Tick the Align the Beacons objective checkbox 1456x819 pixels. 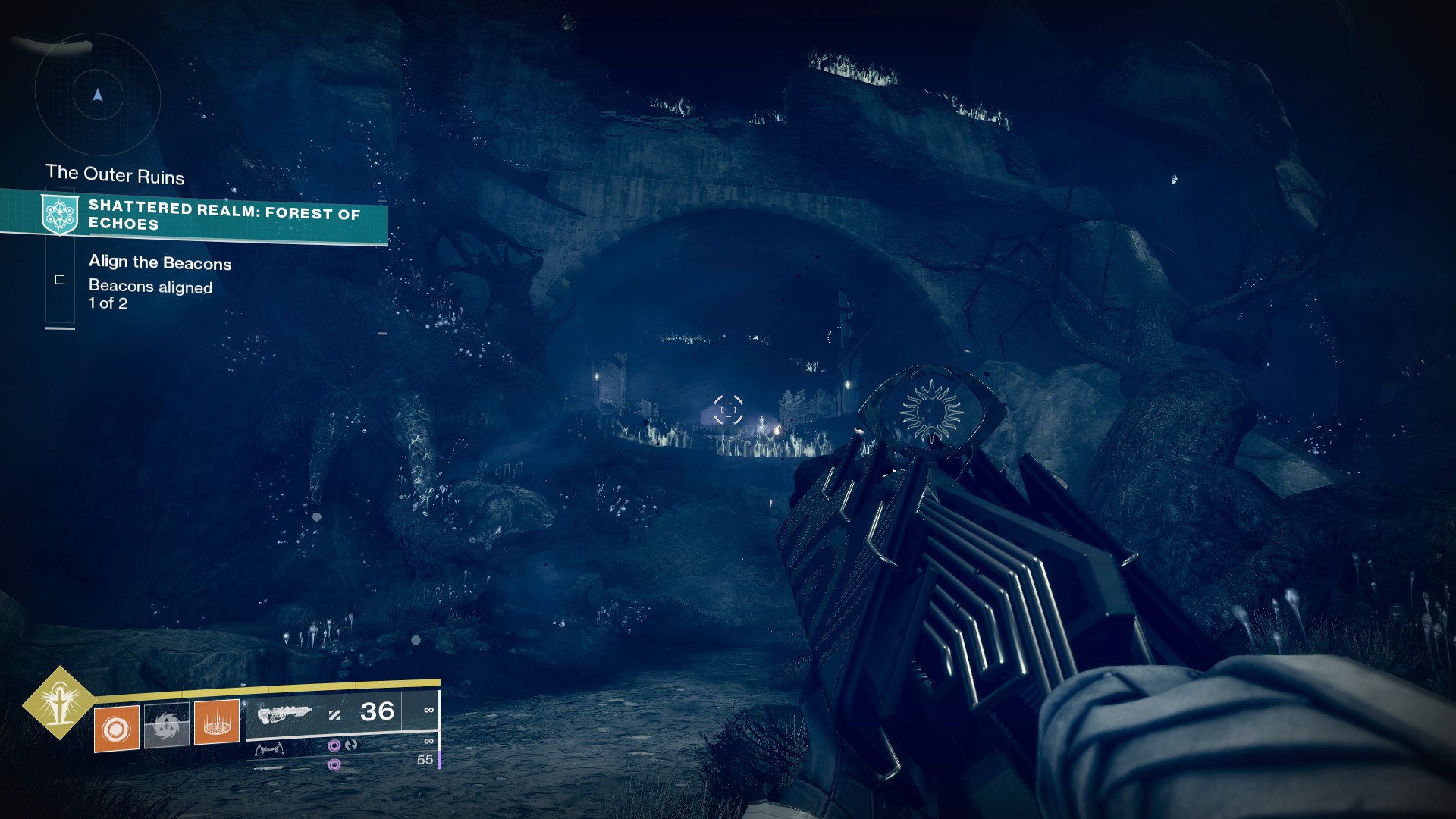pyautogui.click(x=60, y=280)
